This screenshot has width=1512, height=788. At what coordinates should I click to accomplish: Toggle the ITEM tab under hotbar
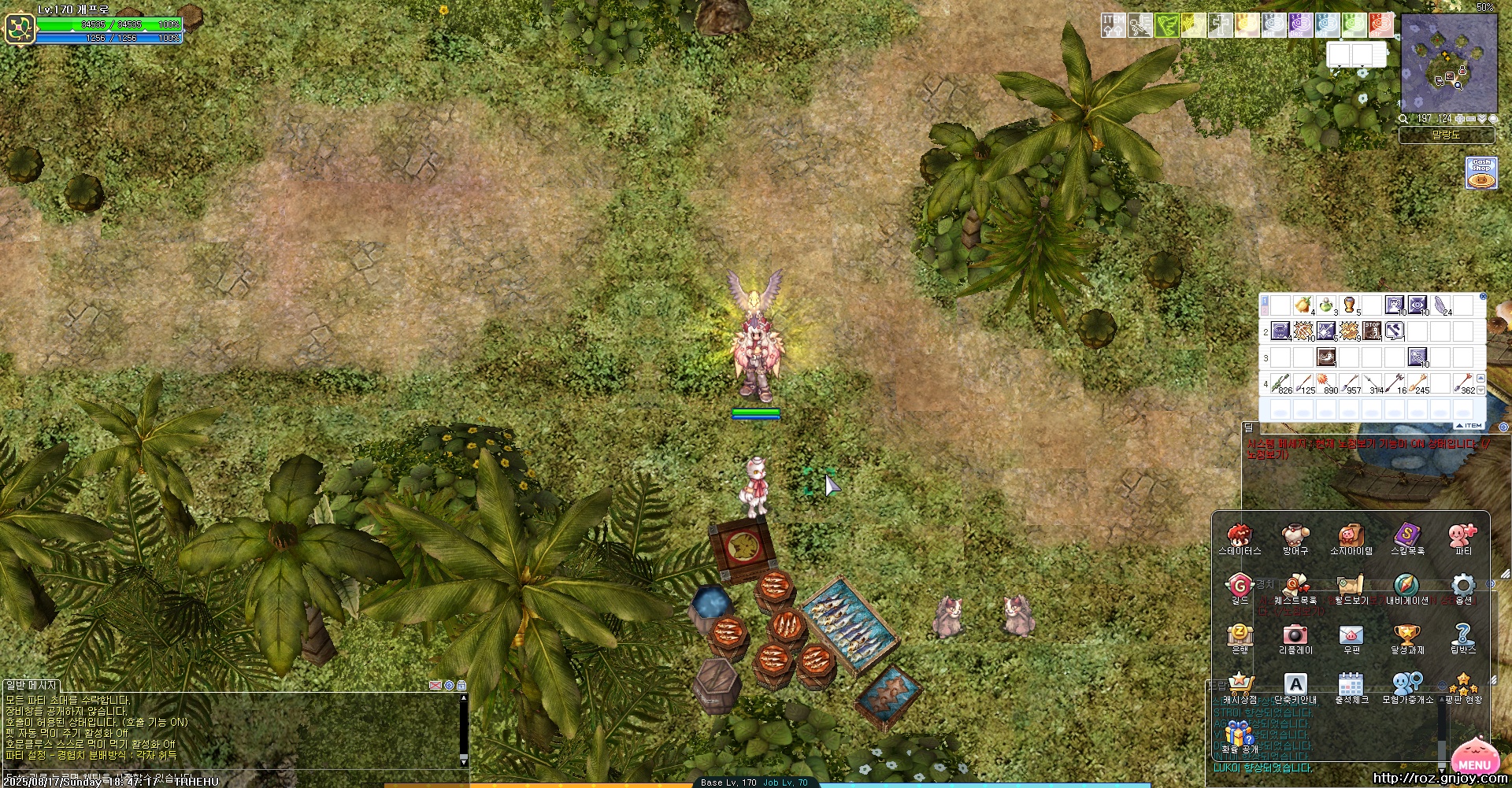coord(1471,426)
